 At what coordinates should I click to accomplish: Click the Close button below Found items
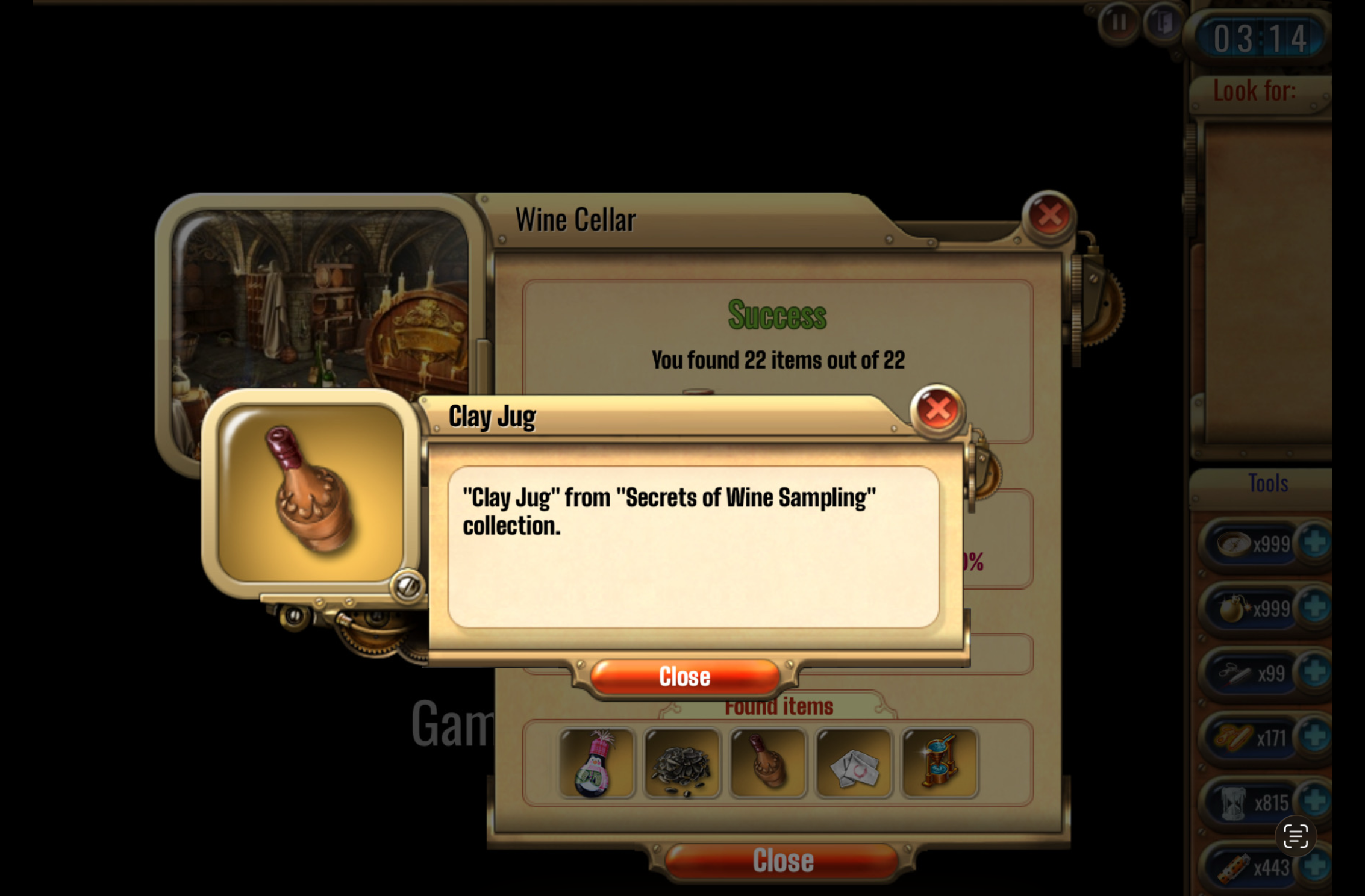(782, 860)
